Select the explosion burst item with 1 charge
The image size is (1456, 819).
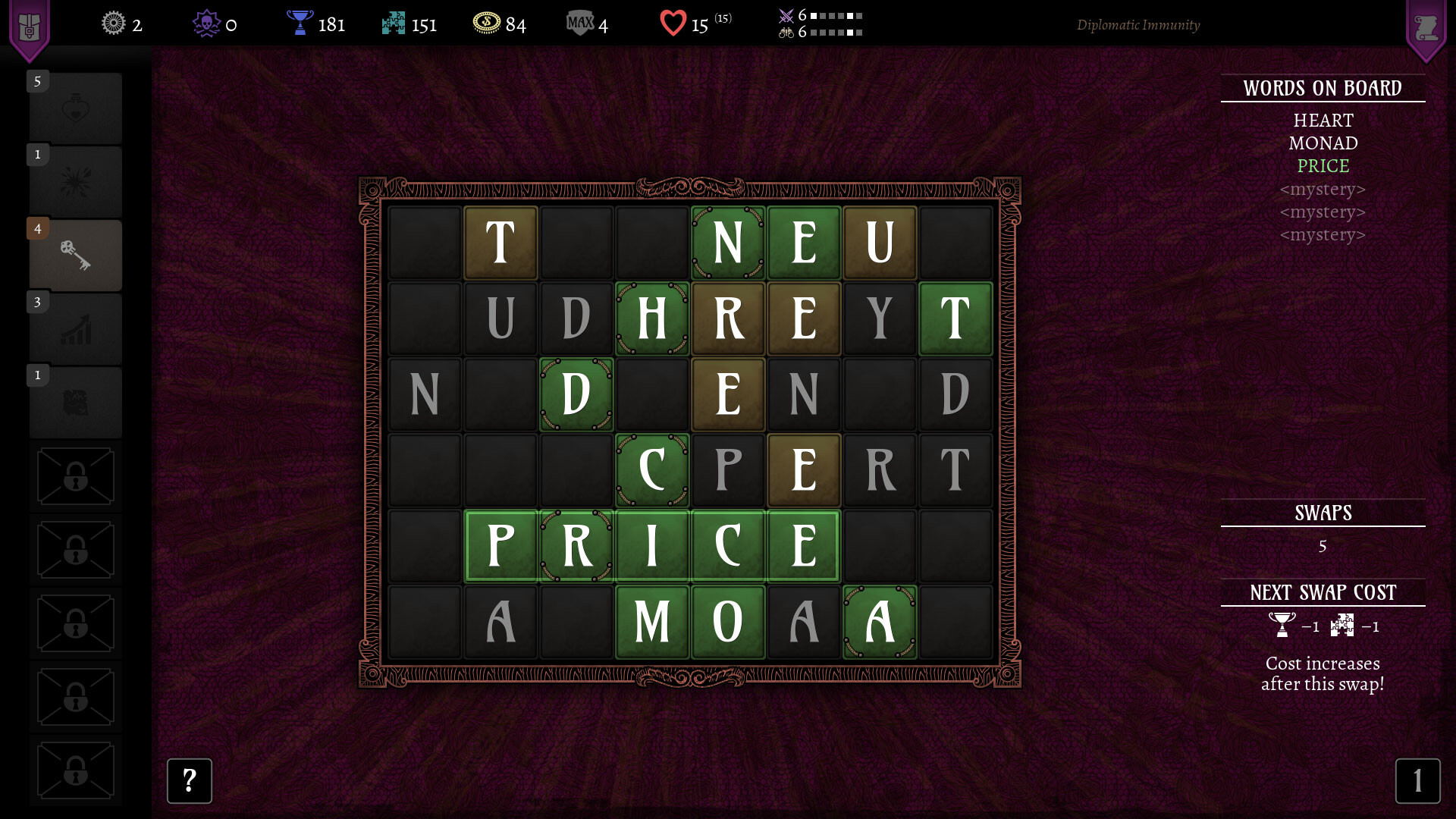pos(75,181)
